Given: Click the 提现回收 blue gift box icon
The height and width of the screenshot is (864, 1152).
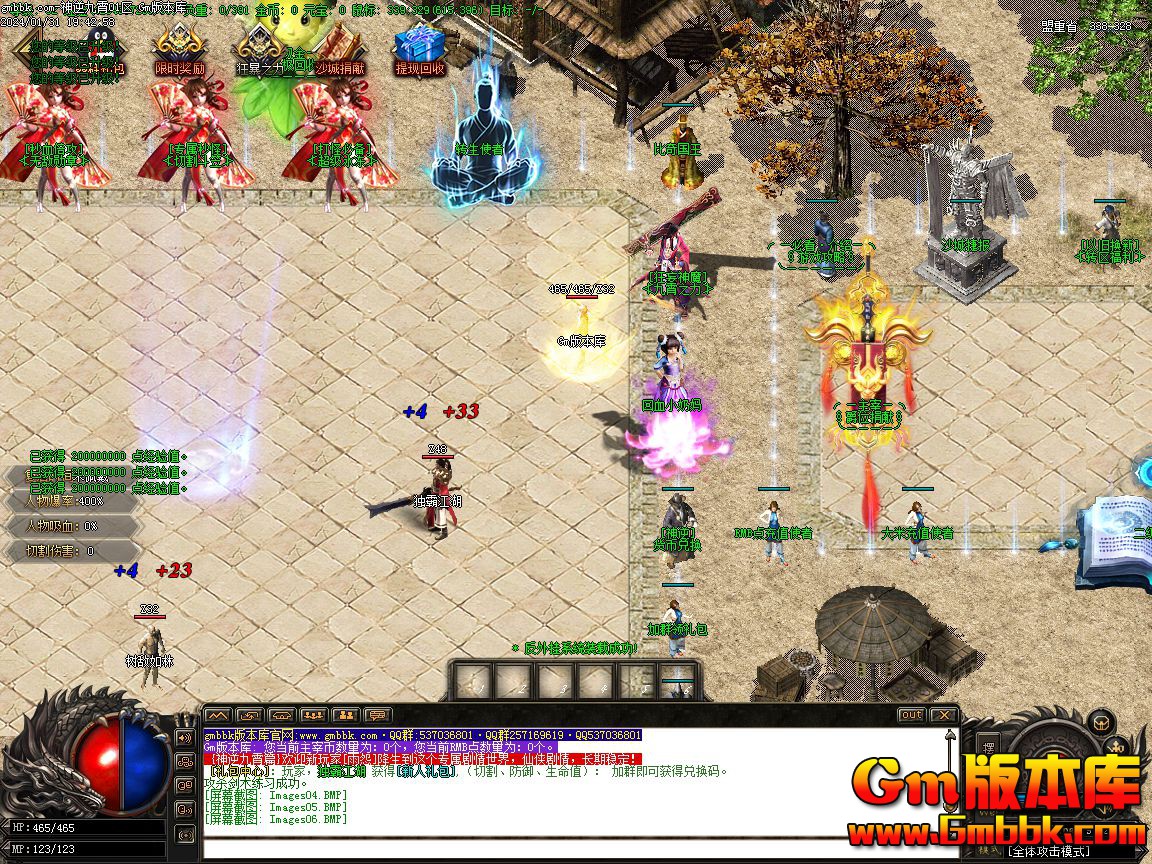Looking at the screenshot, I should [x=419, y=50].
